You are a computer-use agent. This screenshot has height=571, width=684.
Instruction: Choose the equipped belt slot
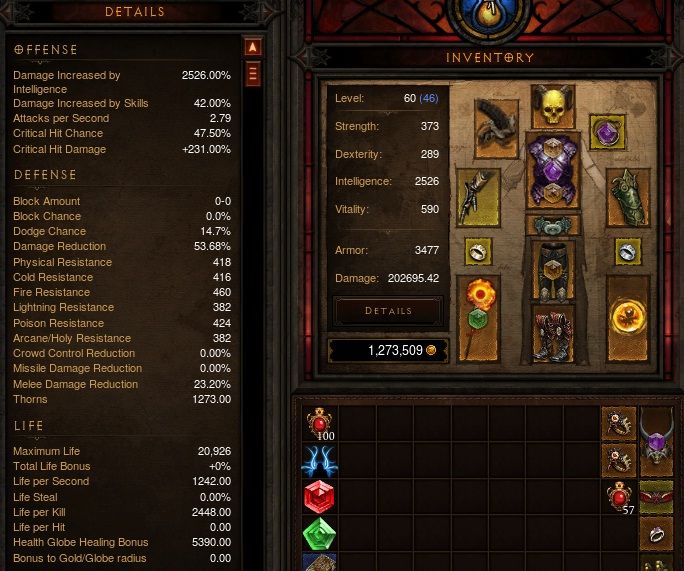(552, 226)
